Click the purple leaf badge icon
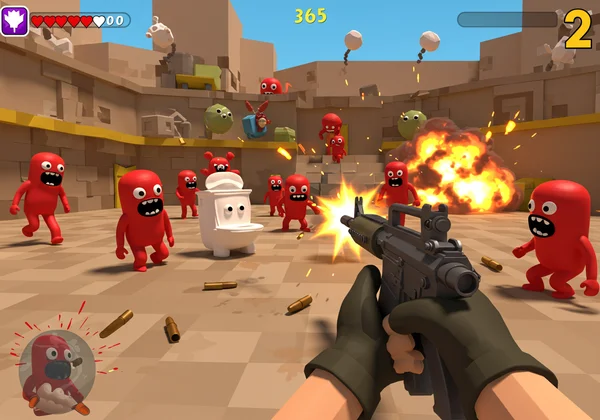 pyautogui.click(x=14, y=21)
